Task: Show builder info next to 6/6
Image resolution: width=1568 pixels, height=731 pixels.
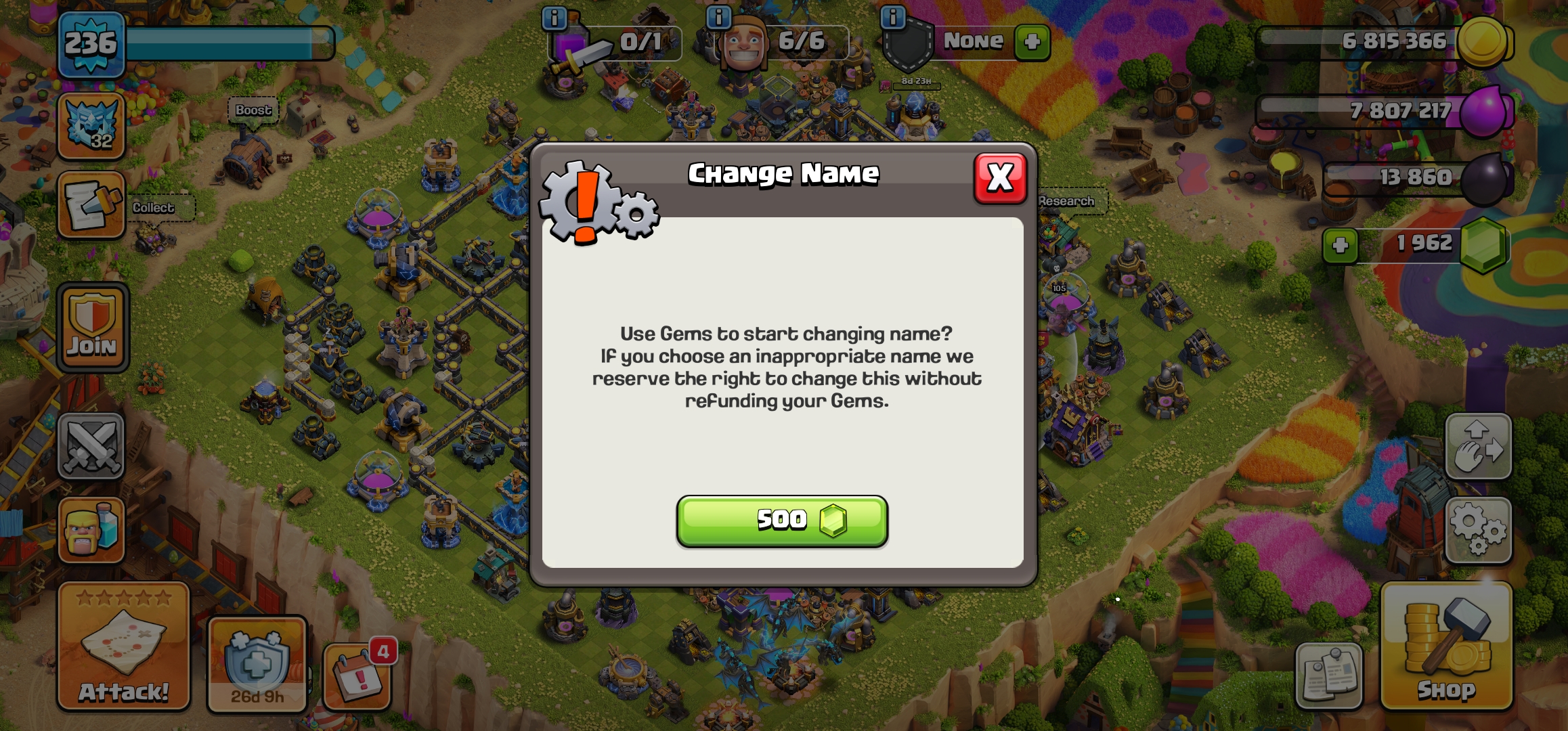Action: 719,18
